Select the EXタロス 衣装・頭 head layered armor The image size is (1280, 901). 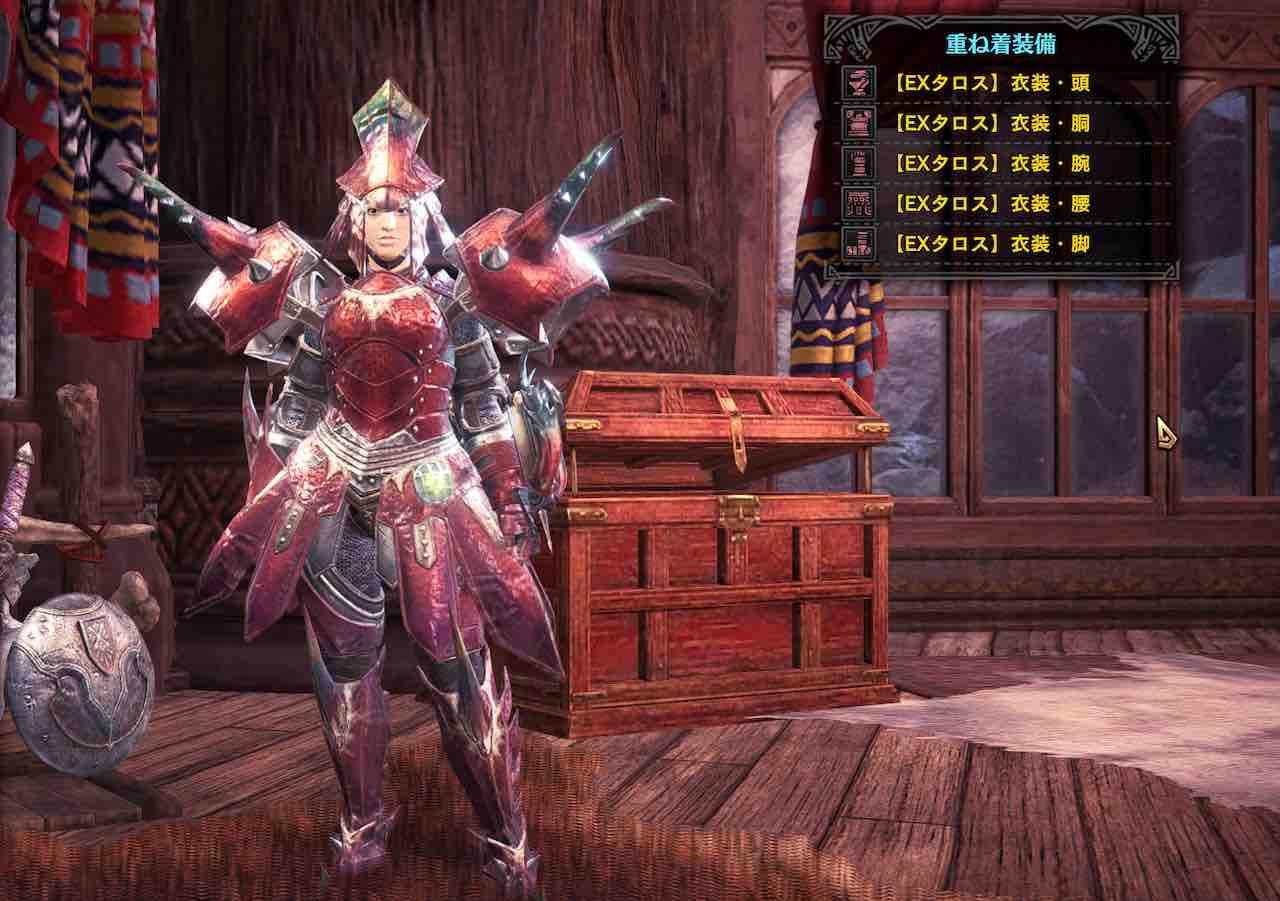[x=991, y=83]
